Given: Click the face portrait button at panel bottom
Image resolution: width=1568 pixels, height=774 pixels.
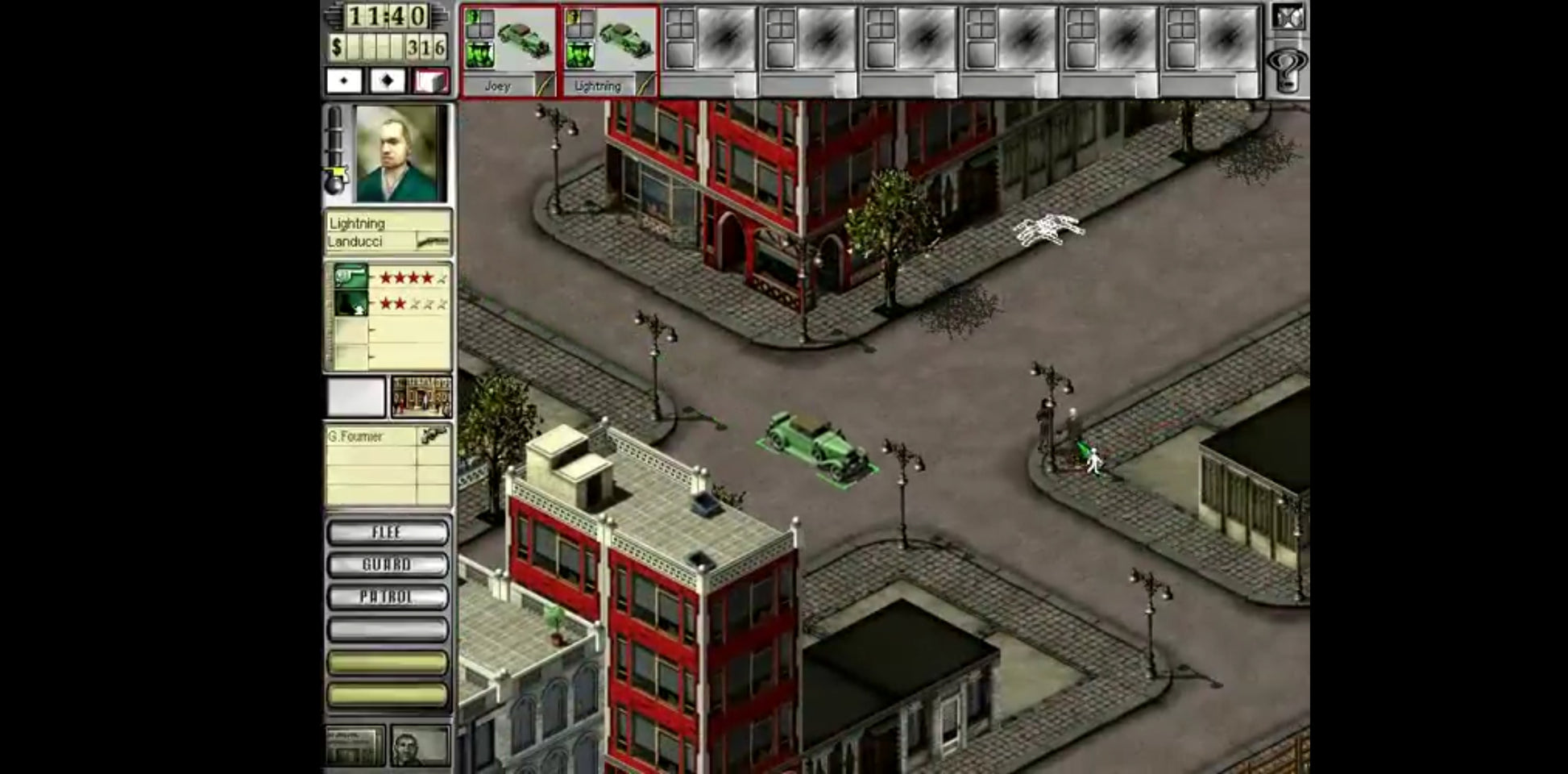Looking at the screenshot, I should tap(419, 747).
